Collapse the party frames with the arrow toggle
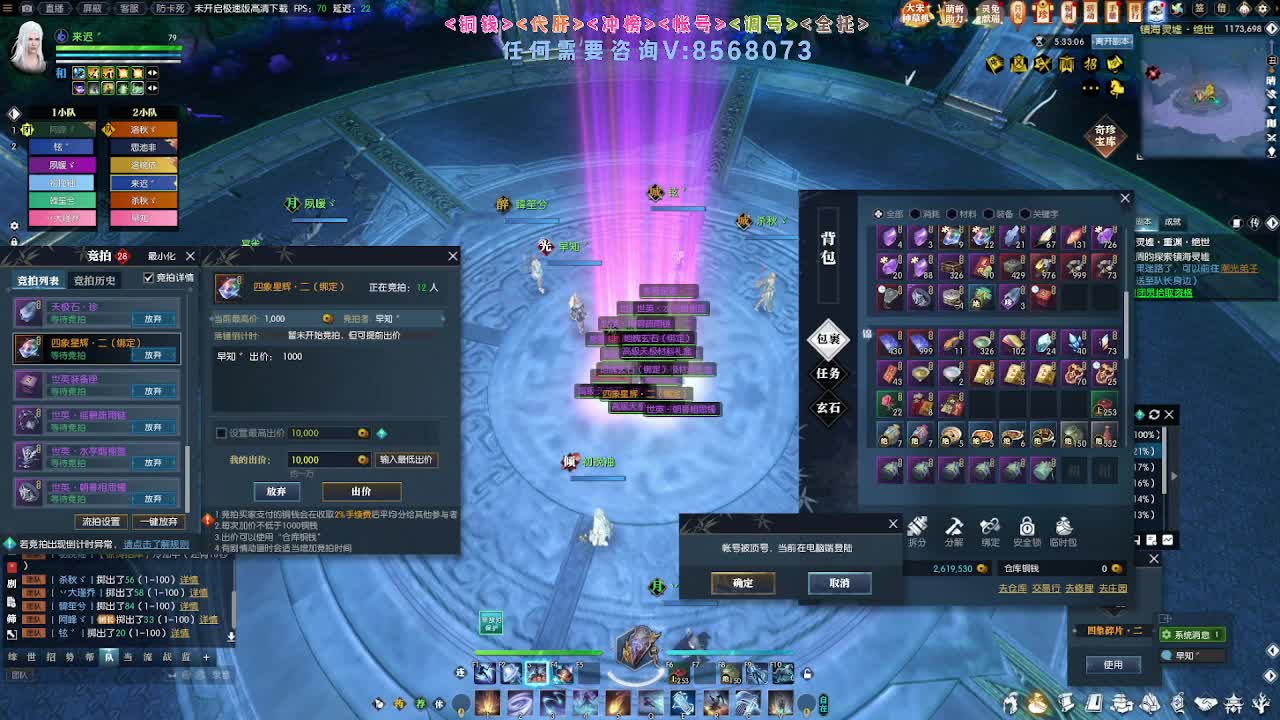The width and height of the screenshot is (1280, 720). (13, 112)
